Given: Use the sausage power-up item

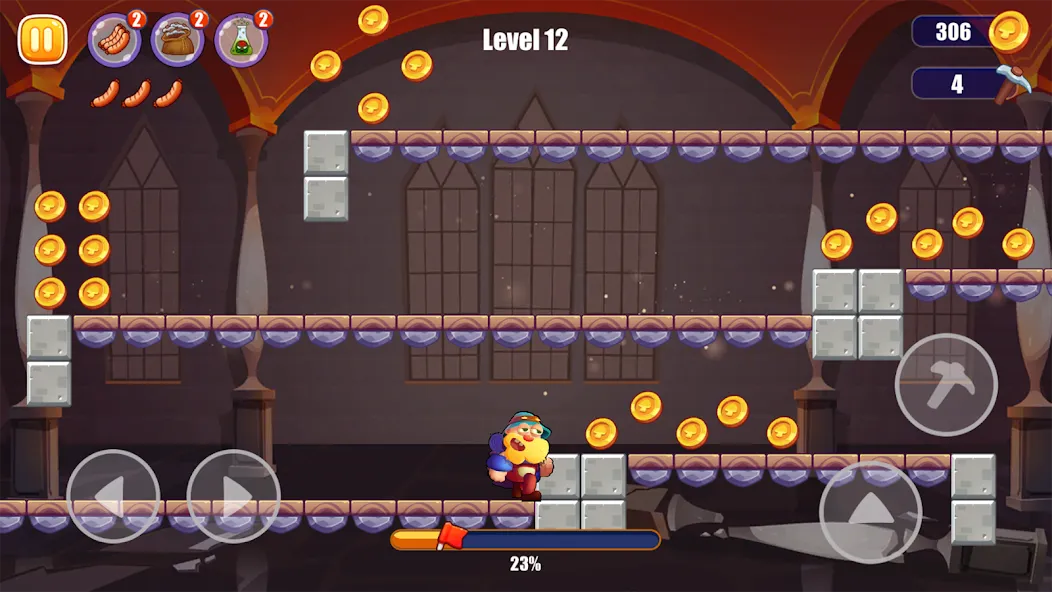Looking at the screenshot, I should (x=115, y=40).
